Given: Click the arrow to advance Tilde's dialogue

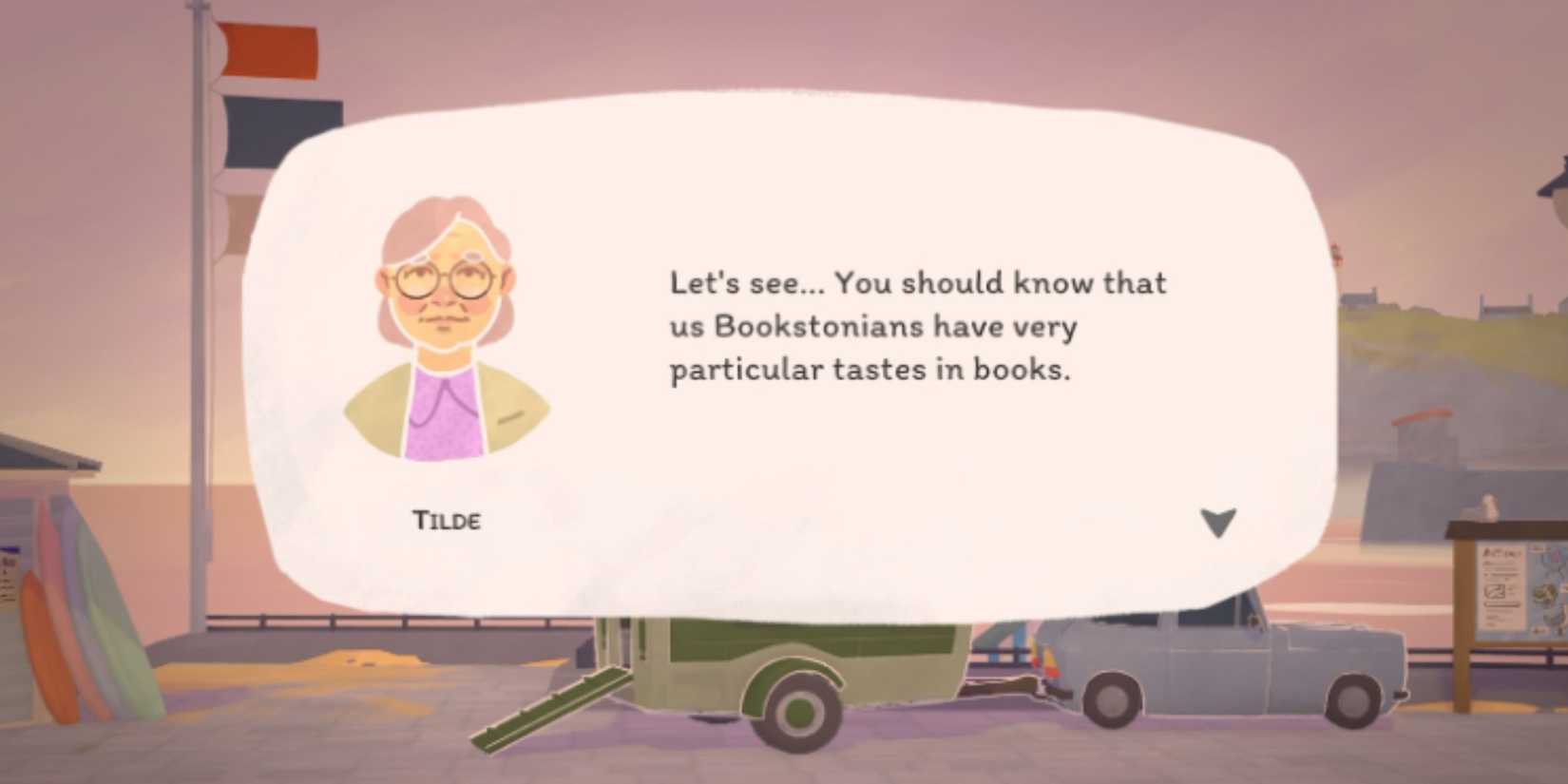Looking at the screenshot, I should coord(1219,522).
